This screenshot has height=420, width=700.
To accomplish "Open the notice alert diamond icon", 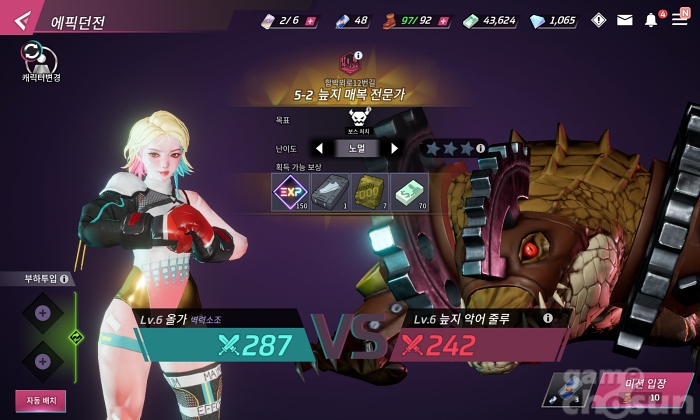I will (x=599, y=20).
